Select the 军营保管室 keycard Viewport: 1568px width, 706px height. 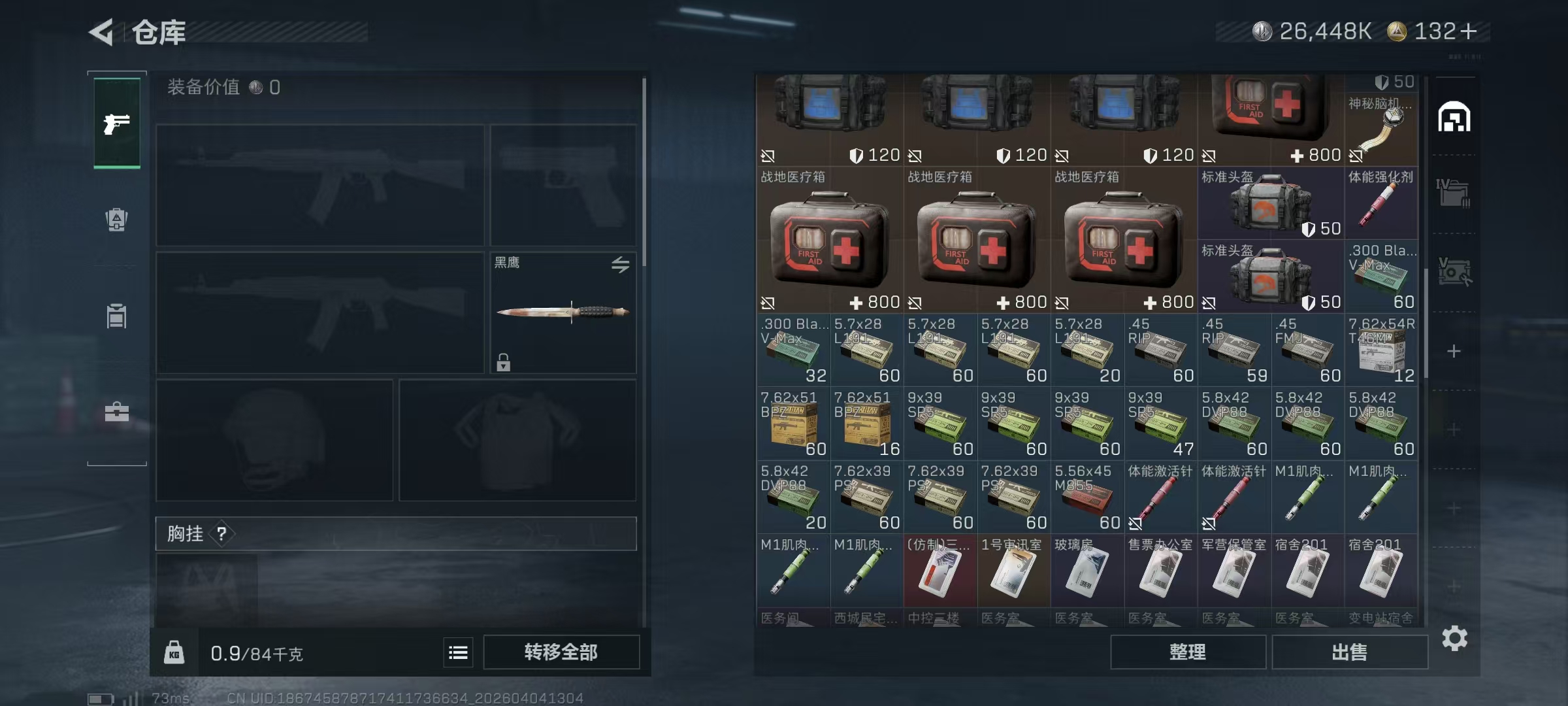1234,570
